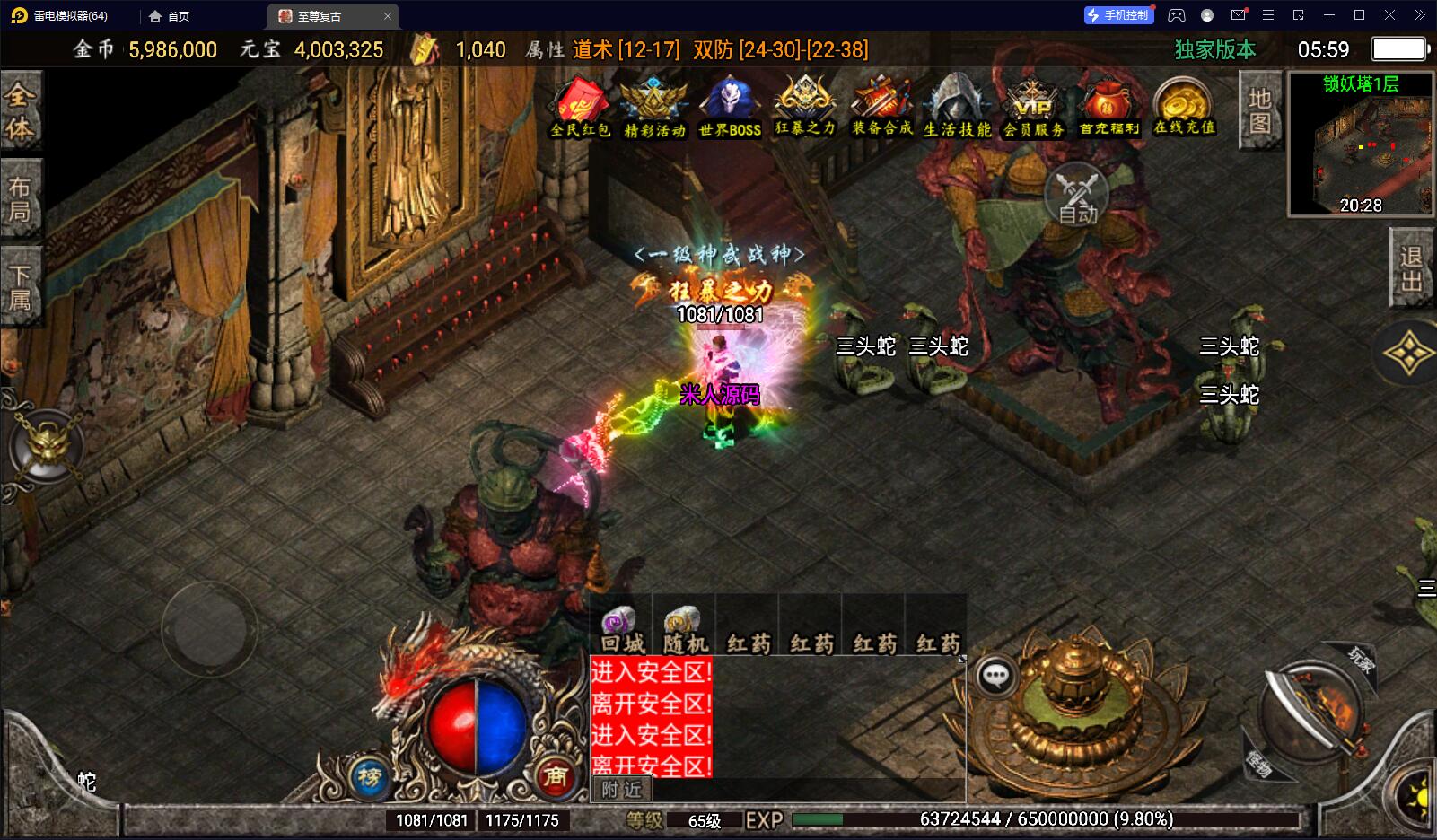
Task: Select the 全体 button
Action: pos(21,111)
